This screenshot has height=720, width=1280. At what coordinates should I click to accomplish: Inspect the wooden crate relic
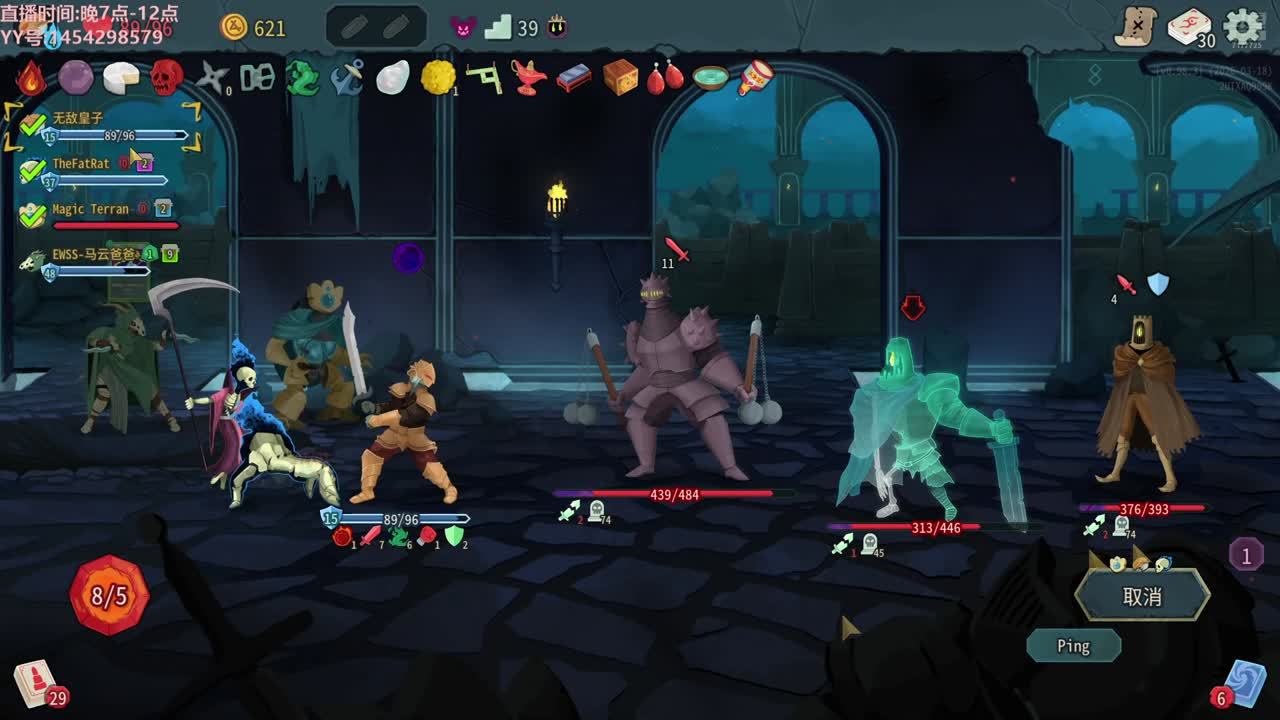620,77
